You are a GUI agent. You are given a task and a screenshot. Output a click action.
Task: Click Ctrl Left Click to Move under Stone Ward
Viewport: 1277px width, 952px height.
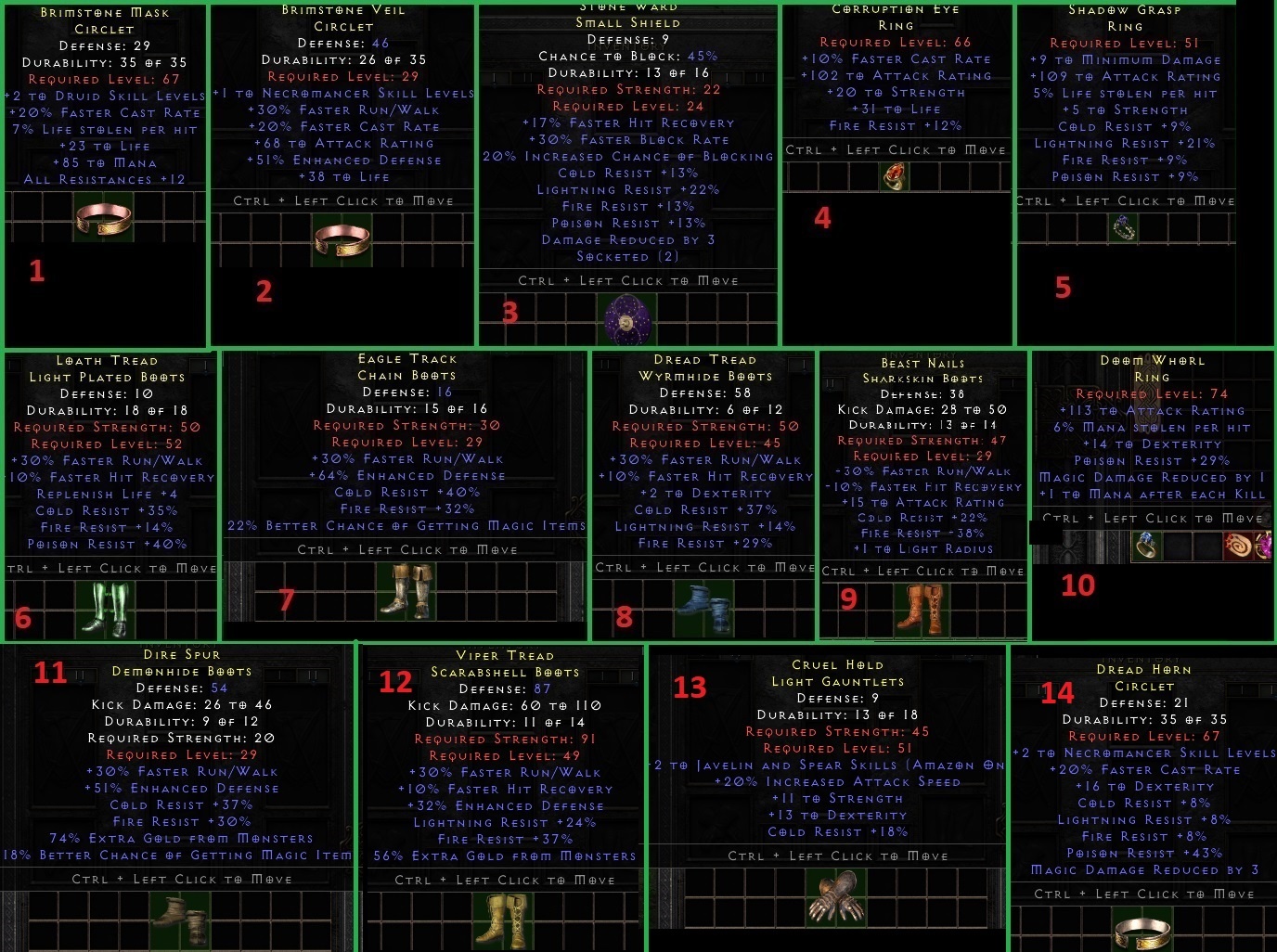coord(627,279)
